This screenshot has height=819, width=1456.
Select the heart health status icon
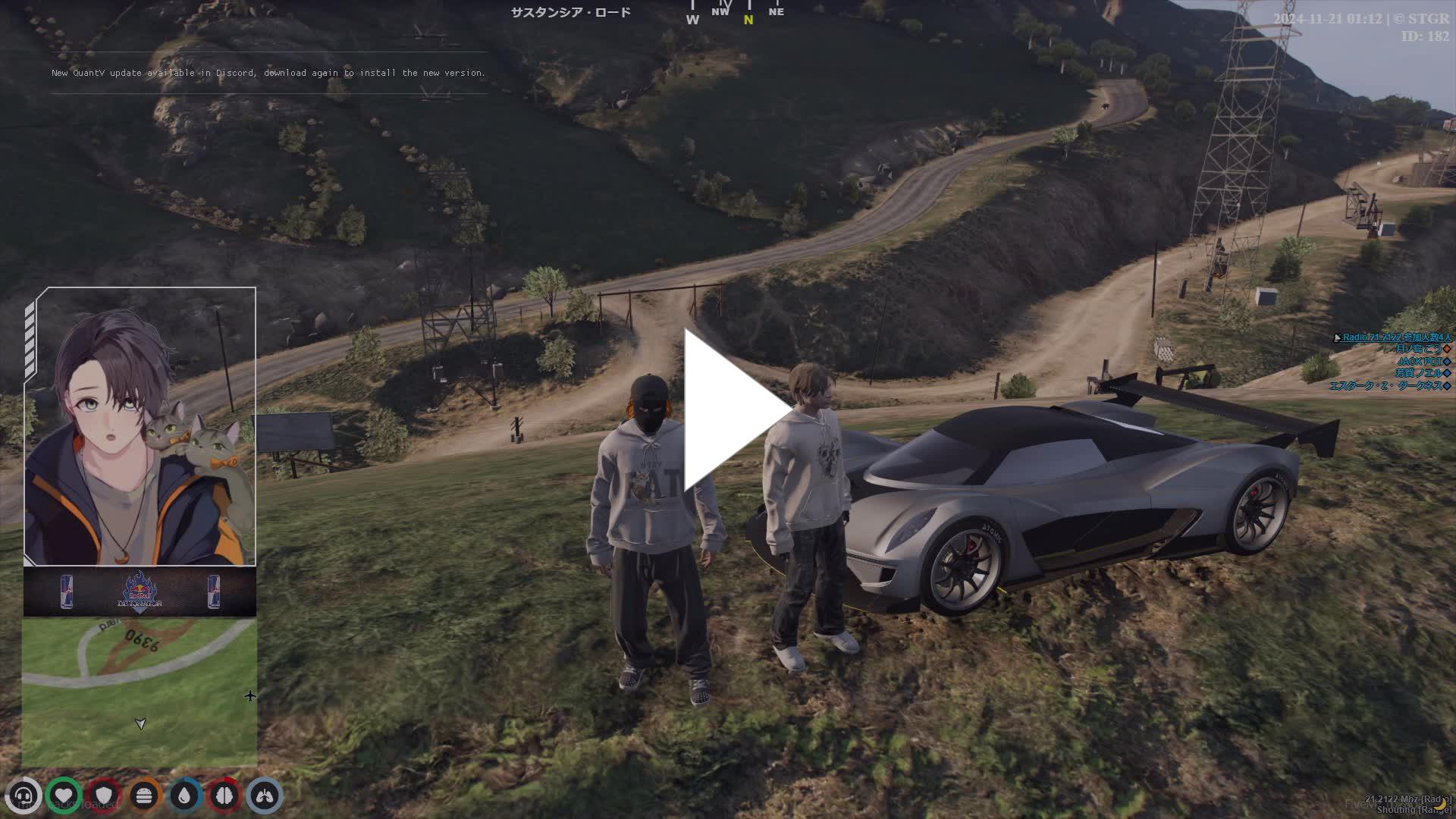point(64,795)
